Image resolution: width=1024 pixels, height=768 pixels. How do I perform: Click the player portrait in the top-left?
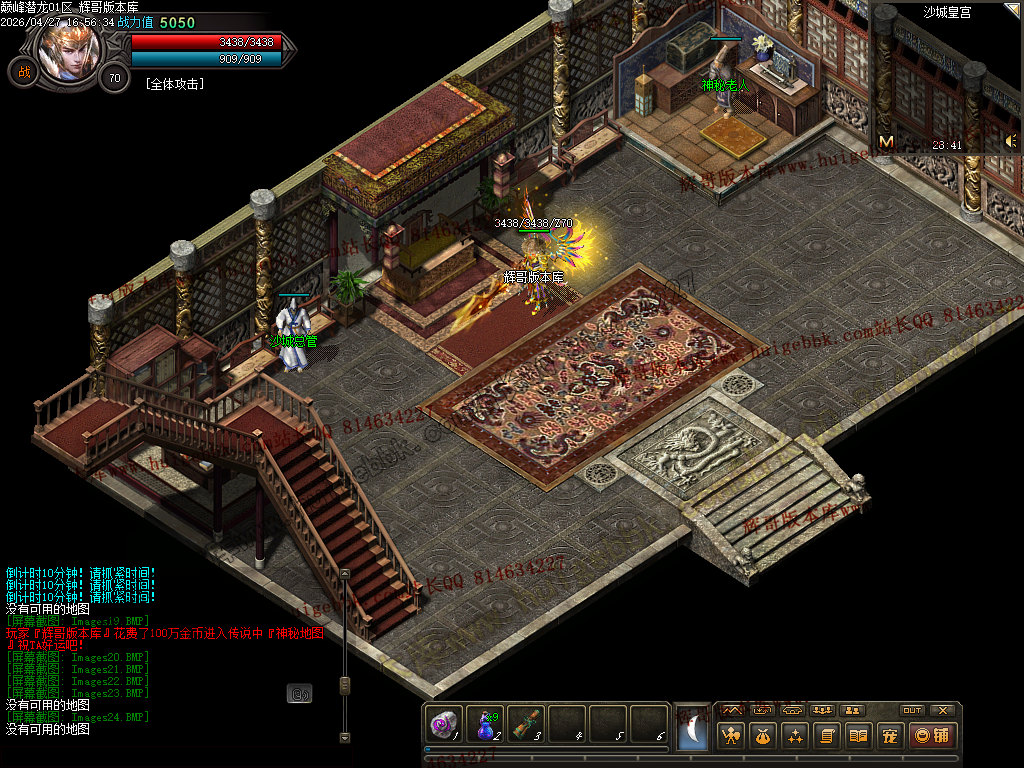tap(70, 50)
